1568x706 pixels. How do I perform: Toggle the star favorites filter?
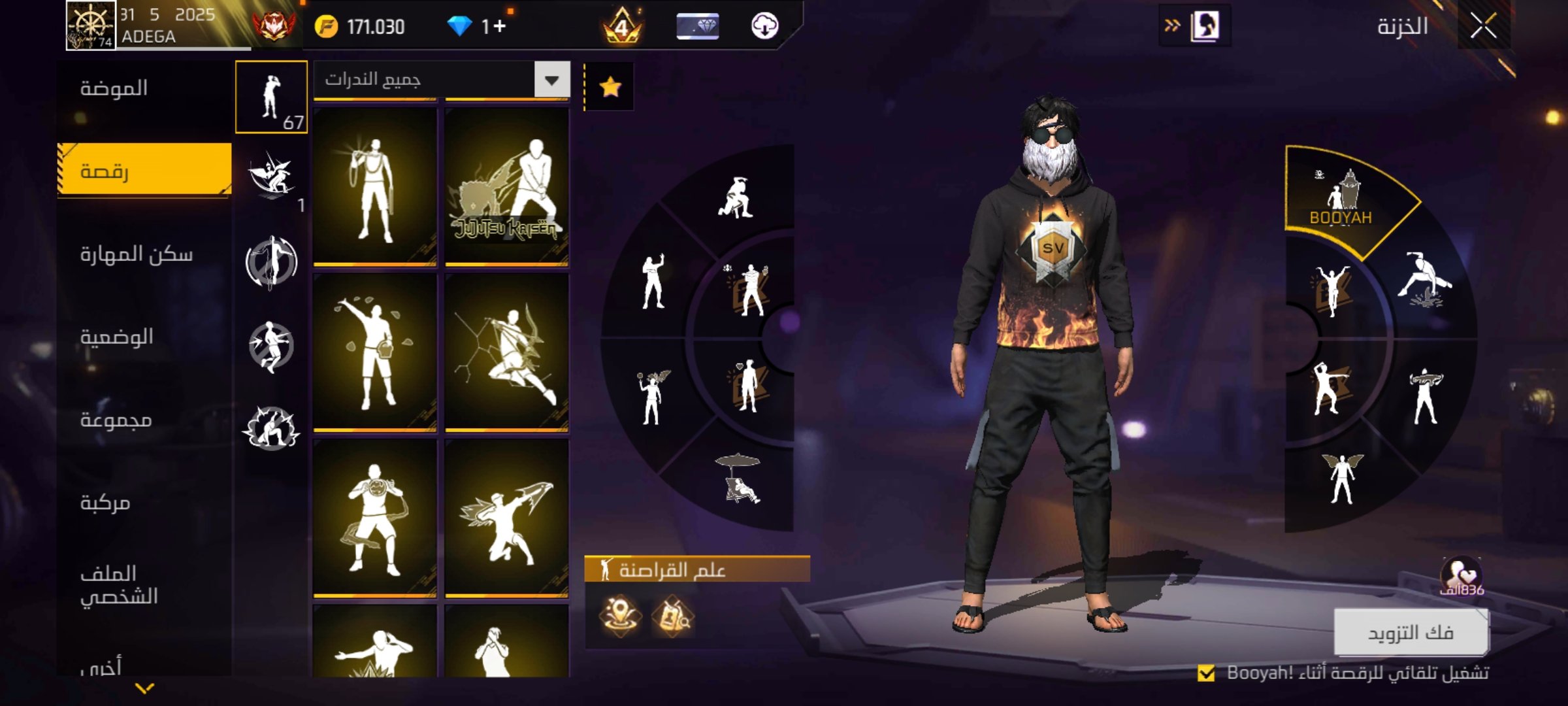610,86
